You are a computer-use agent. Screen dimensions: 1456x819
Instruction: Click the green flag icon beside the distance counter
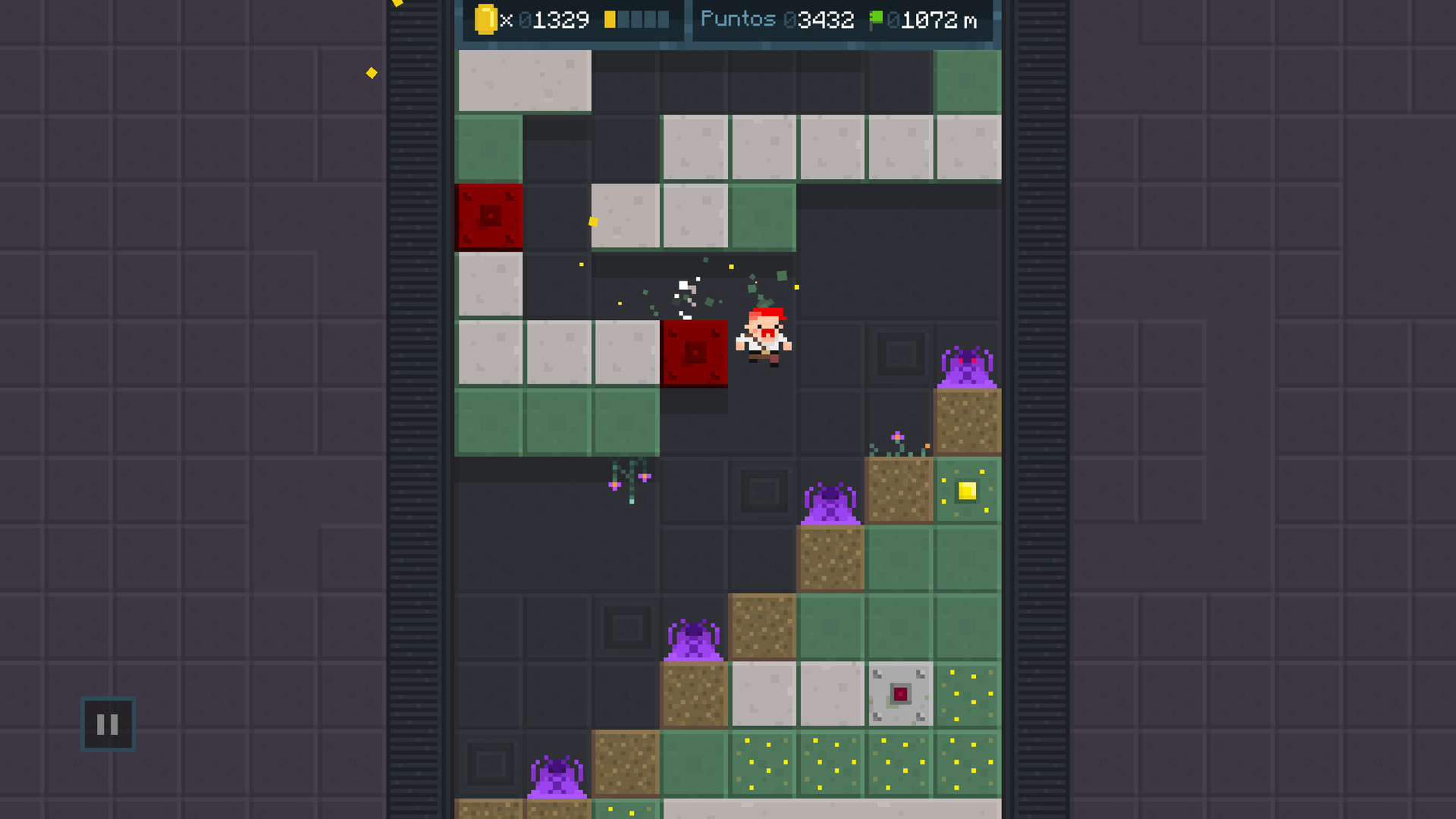point(878,18)
